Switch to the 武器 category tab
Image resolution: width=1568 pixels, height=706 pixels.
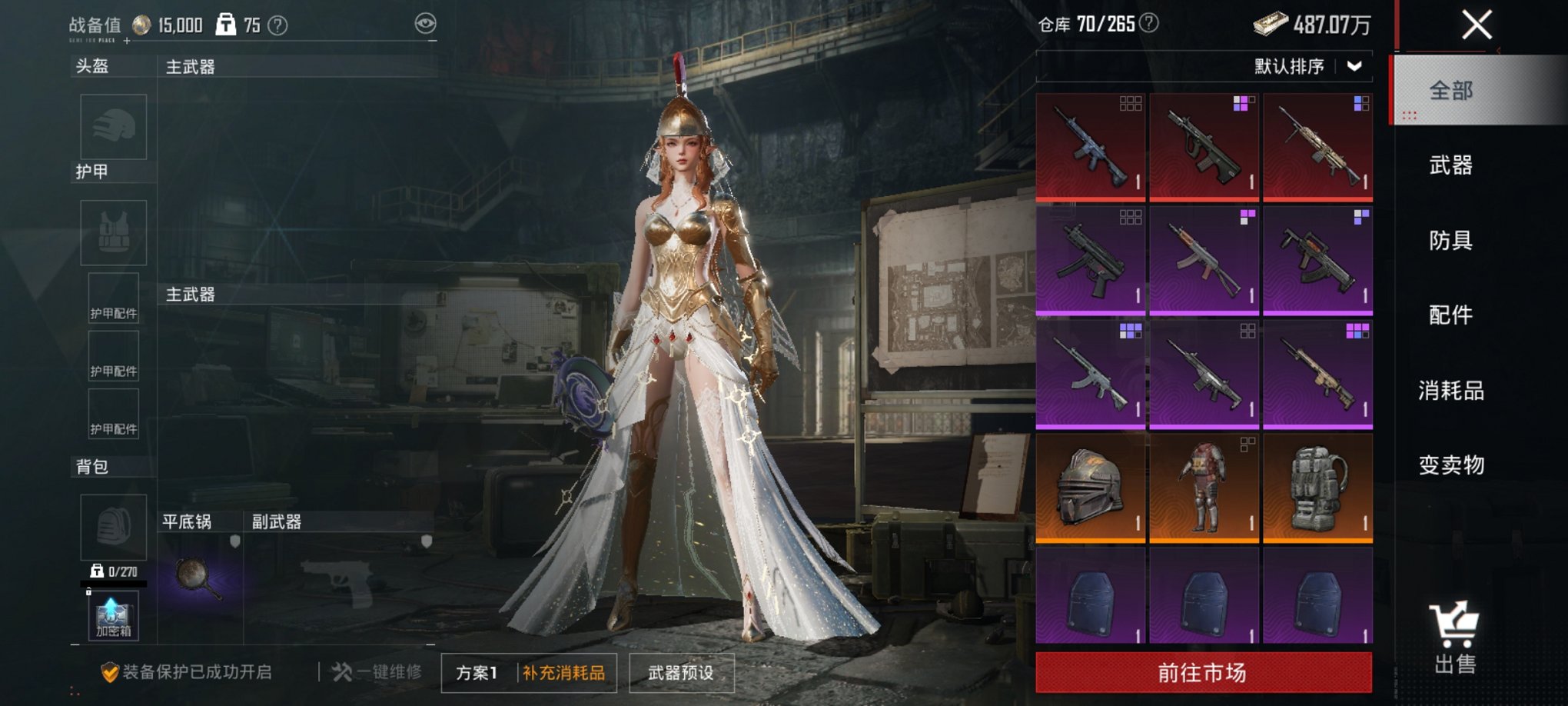(1450, 165)
